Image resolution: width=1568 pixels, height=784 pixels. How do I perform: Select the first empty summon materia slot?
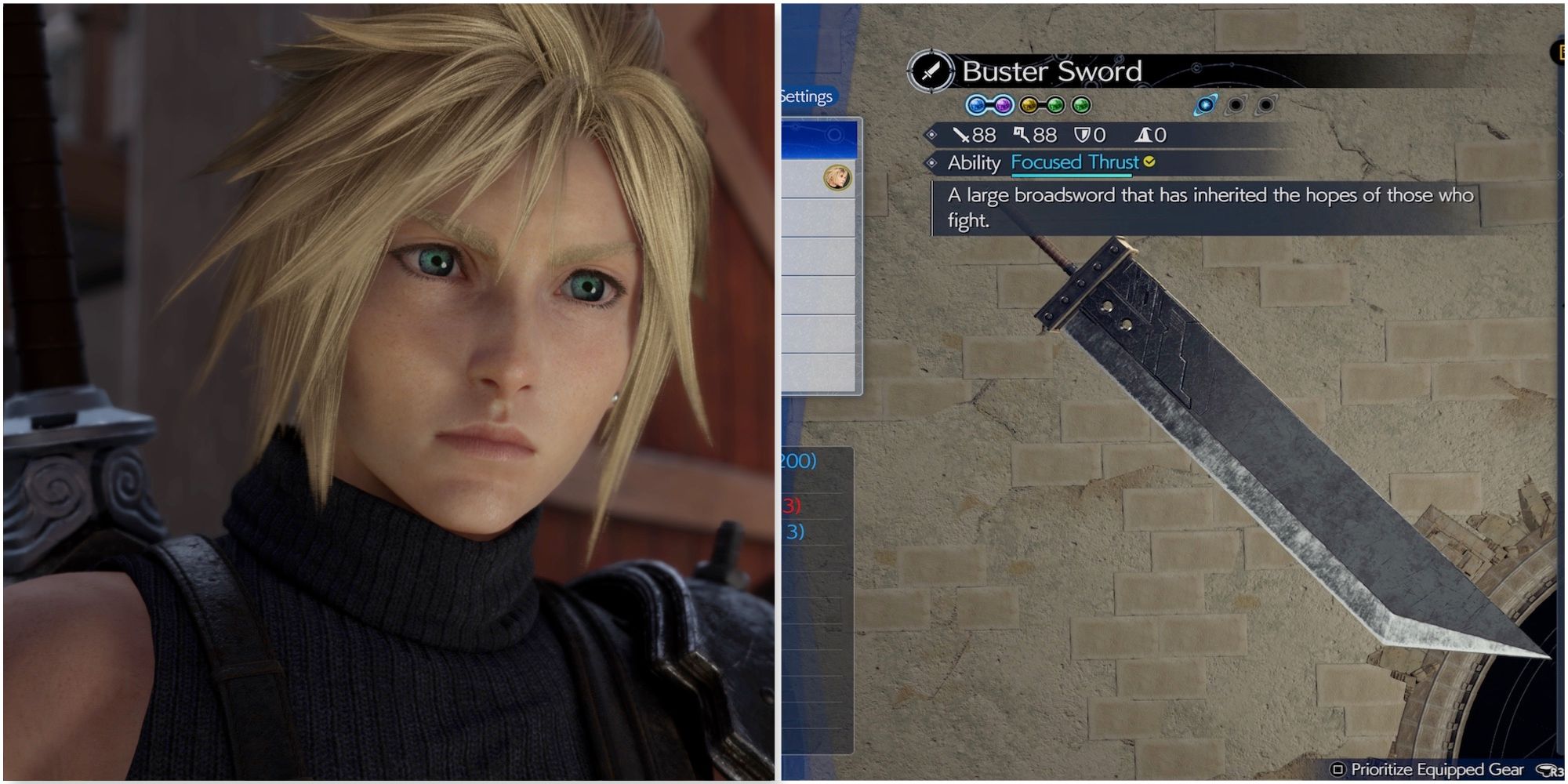[1235, 105]
